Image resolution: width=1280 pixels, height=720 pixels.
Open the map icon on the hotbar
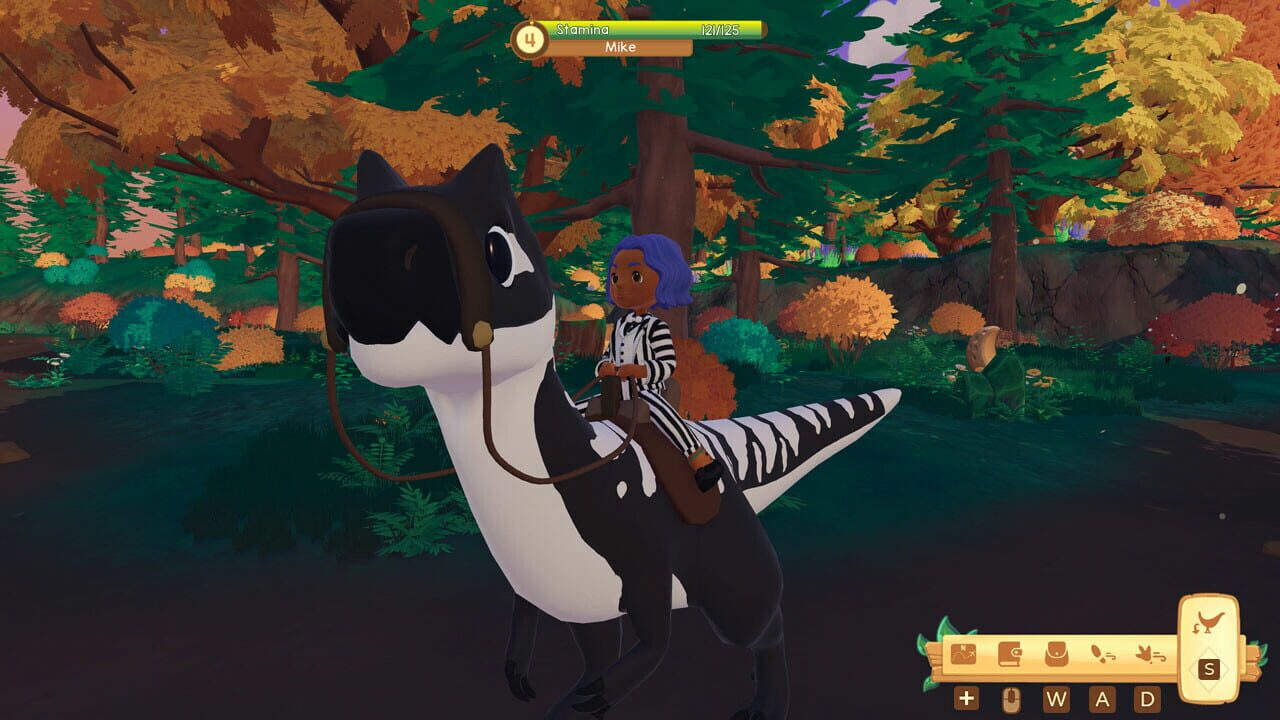click(x=963, y=655)
